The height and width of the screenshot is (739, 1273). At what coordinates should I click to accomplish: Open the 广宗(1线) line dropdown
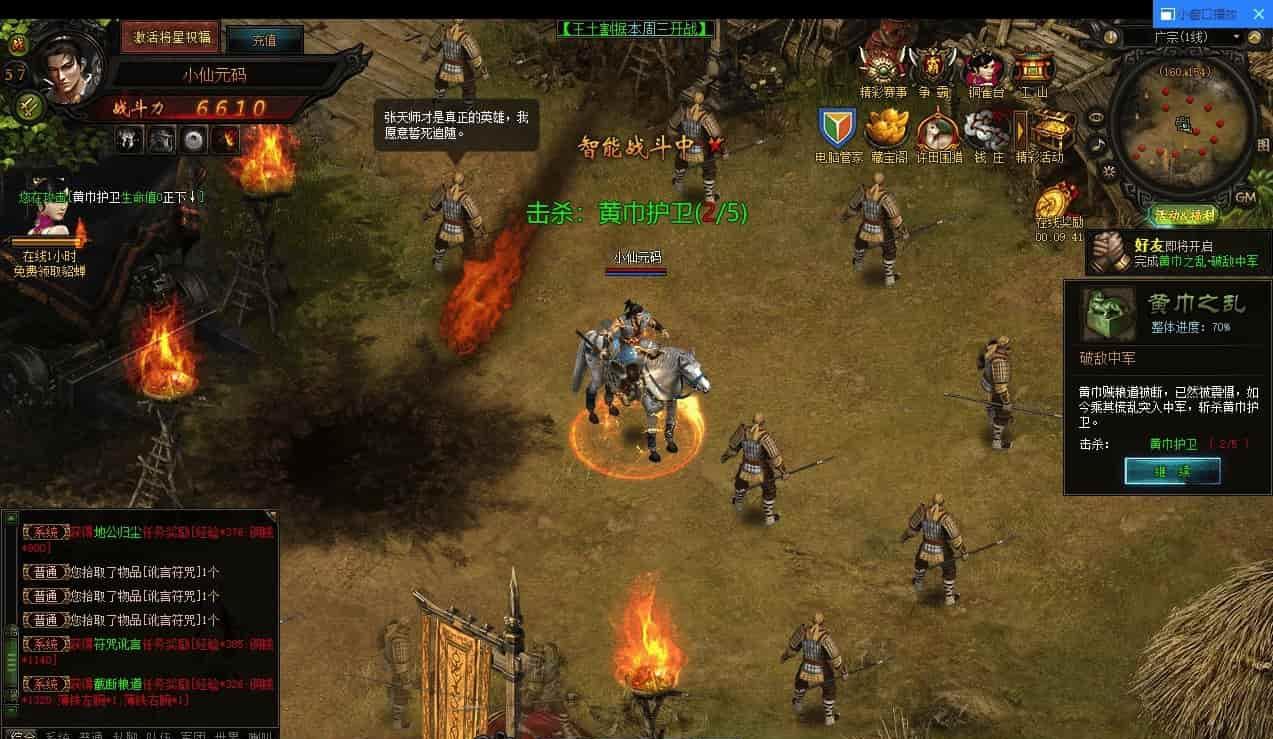coord(1184,37)
